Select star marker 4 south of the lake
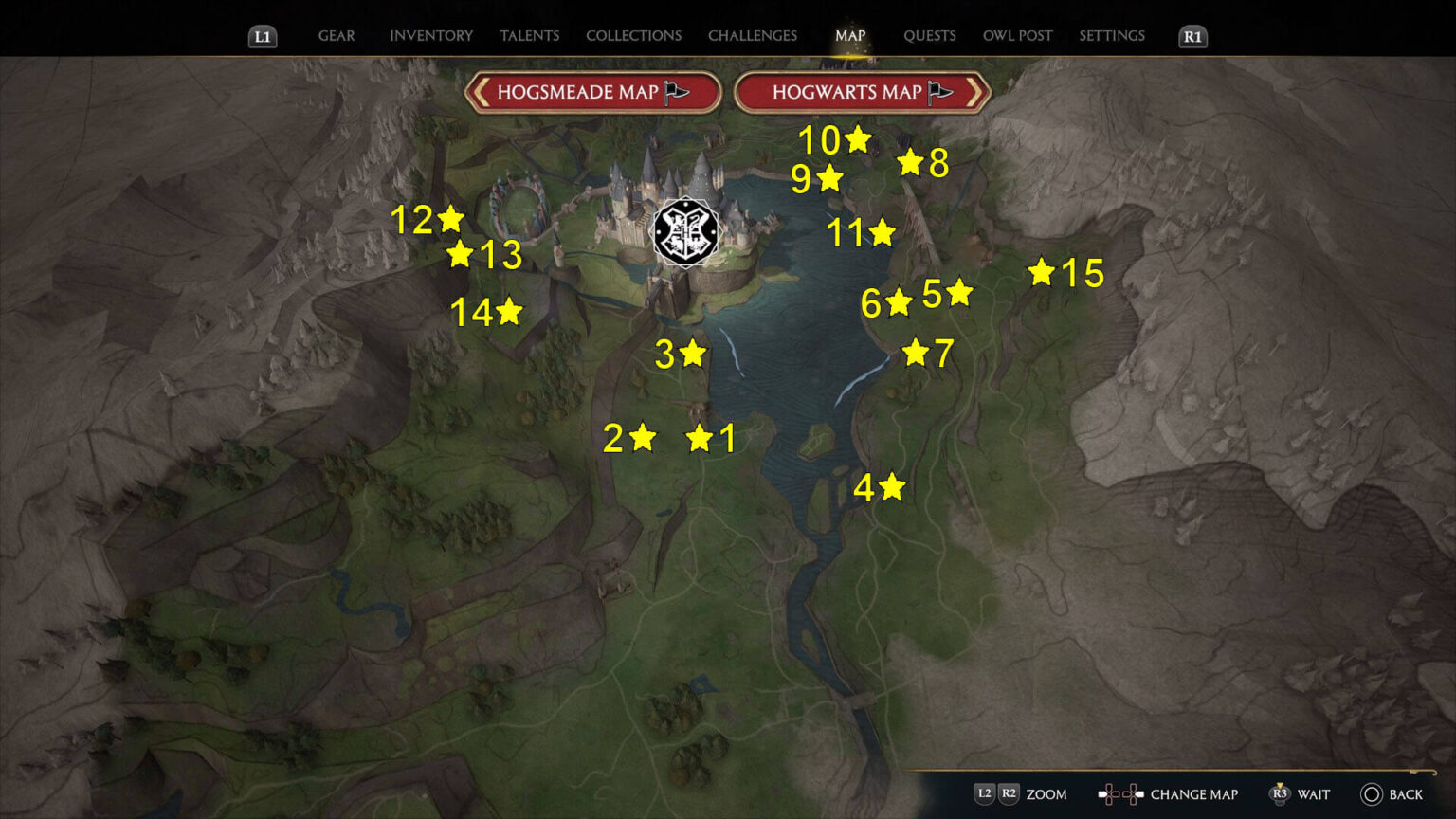 891,487
